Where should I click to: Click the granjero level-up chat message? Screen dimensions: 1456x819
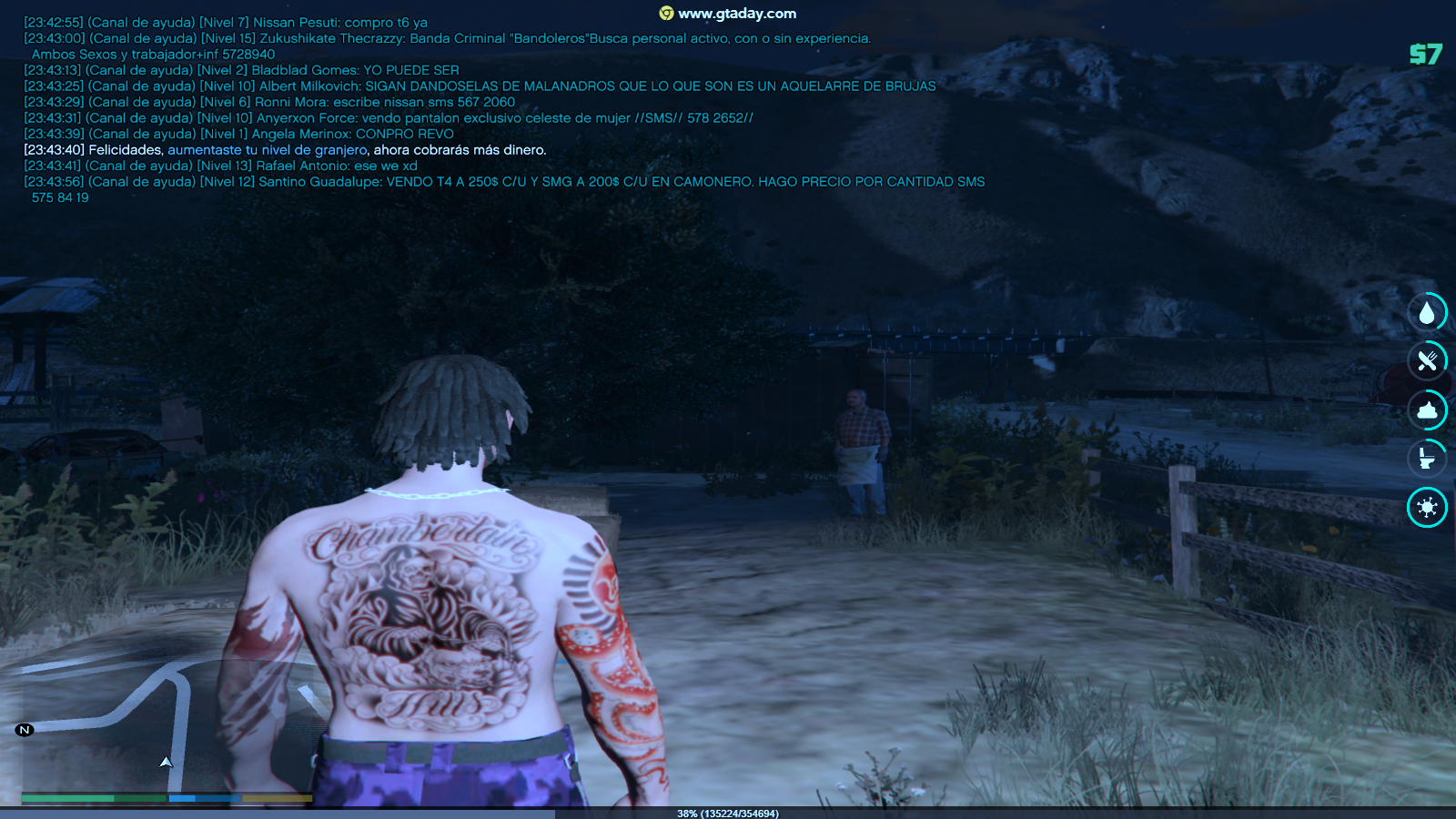click(285, 150)
